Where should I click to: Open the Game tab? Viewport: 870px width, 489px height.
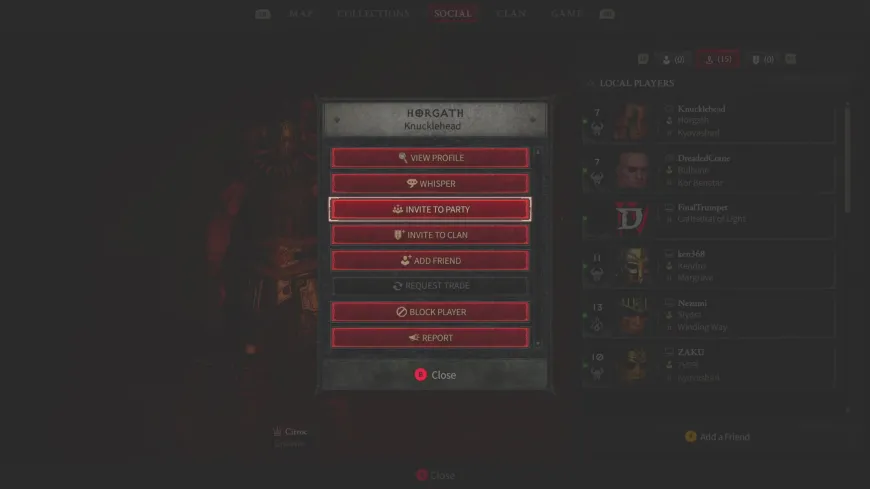click(x=567, y=14)
